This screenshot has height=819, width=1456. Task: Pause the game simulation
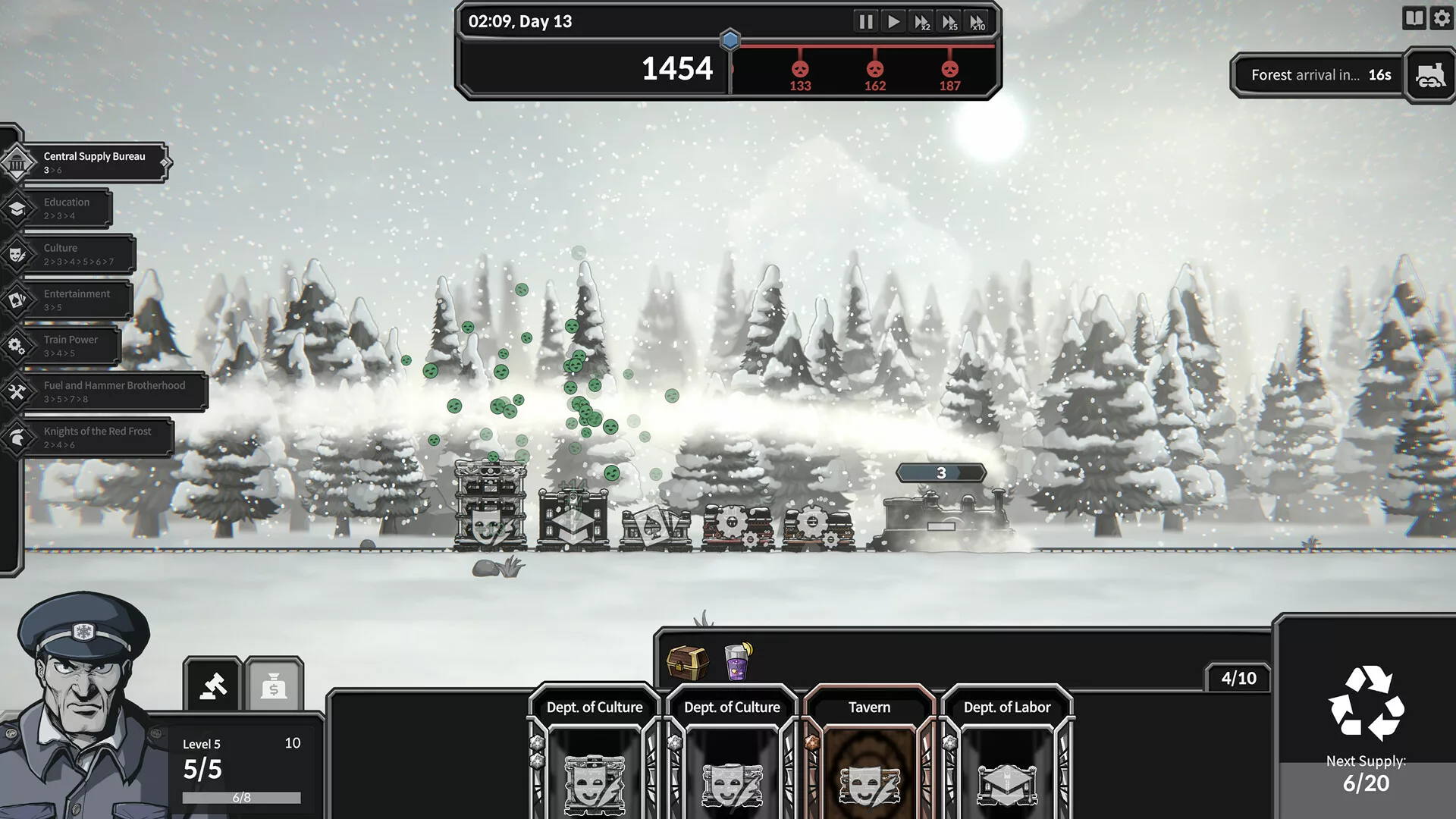[865, 22]
